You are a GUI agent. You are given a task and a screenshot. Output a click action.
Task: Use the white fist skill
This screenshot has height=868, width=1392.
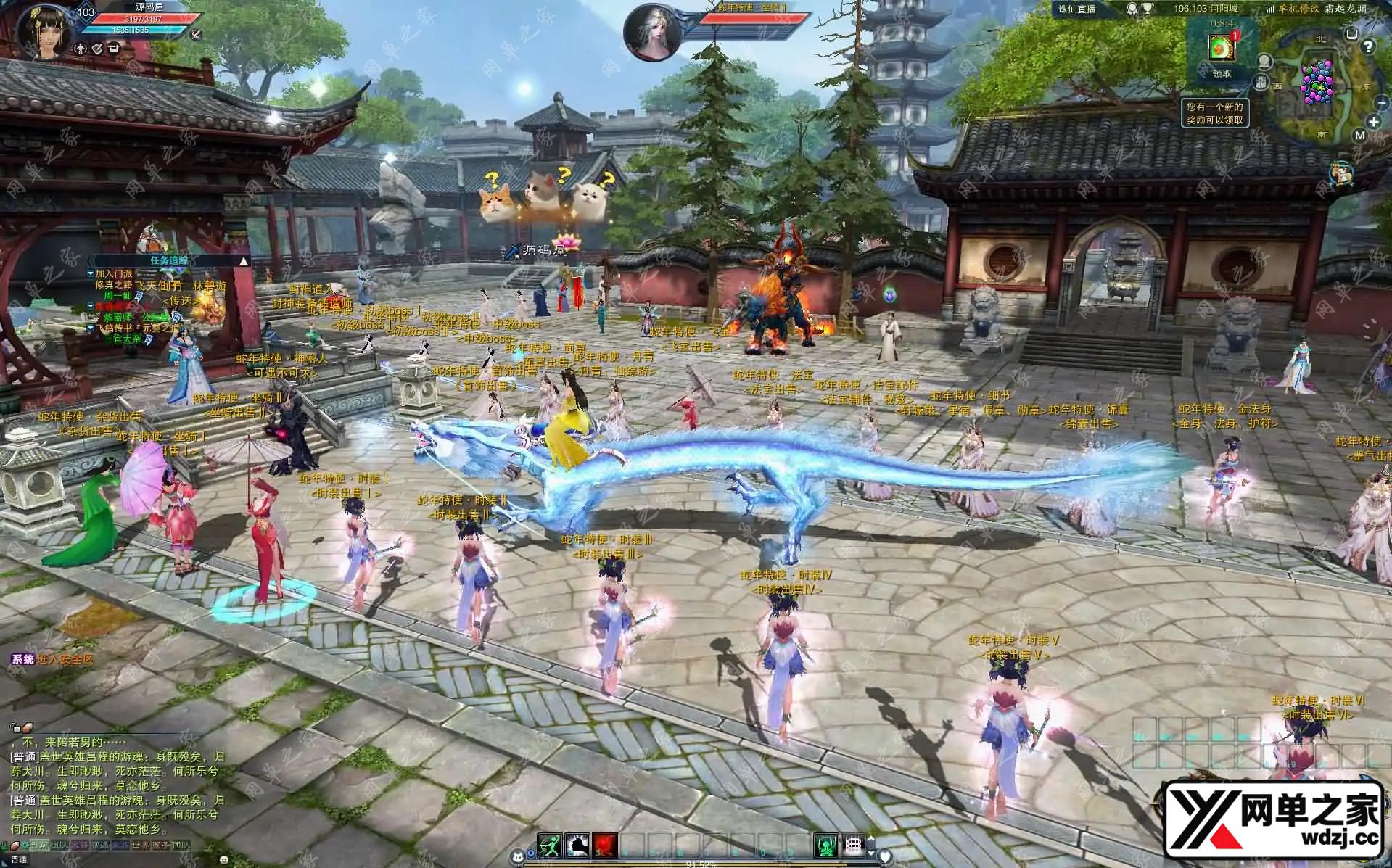[577, 846]
